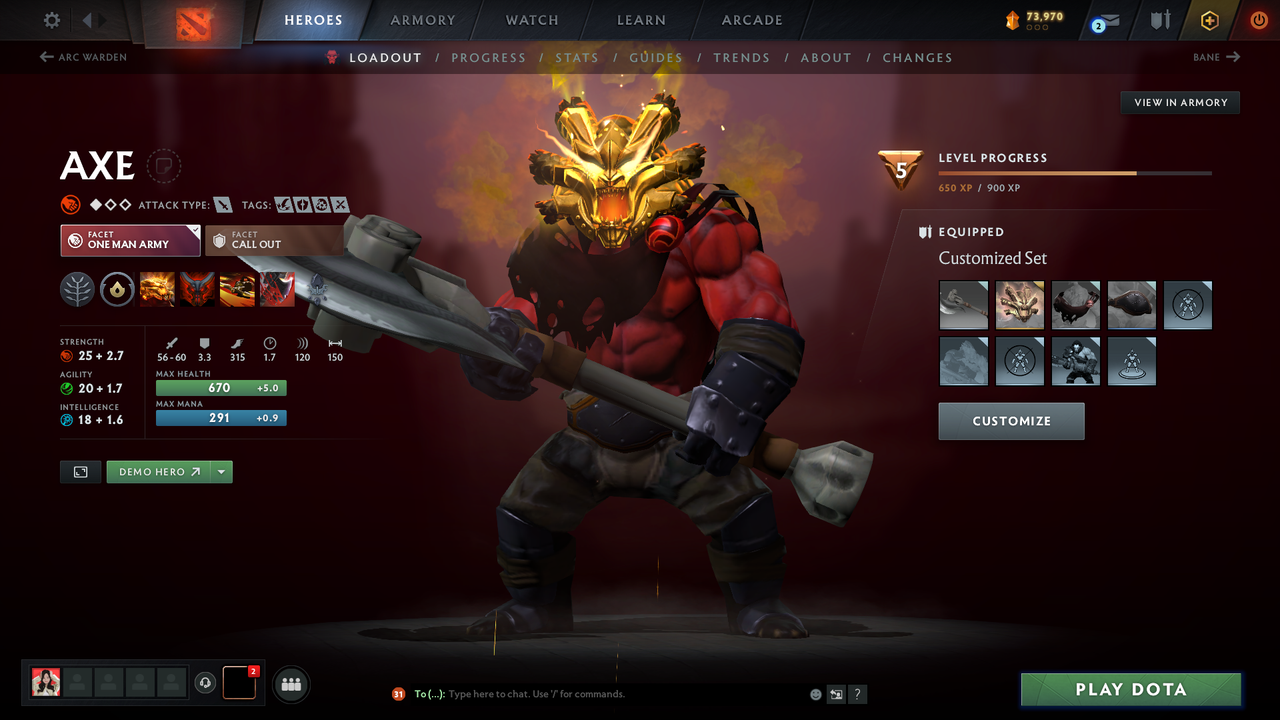The image size is (1280, 720).
Task: Navigate forward to Bane
Action: pos(1214,57)
